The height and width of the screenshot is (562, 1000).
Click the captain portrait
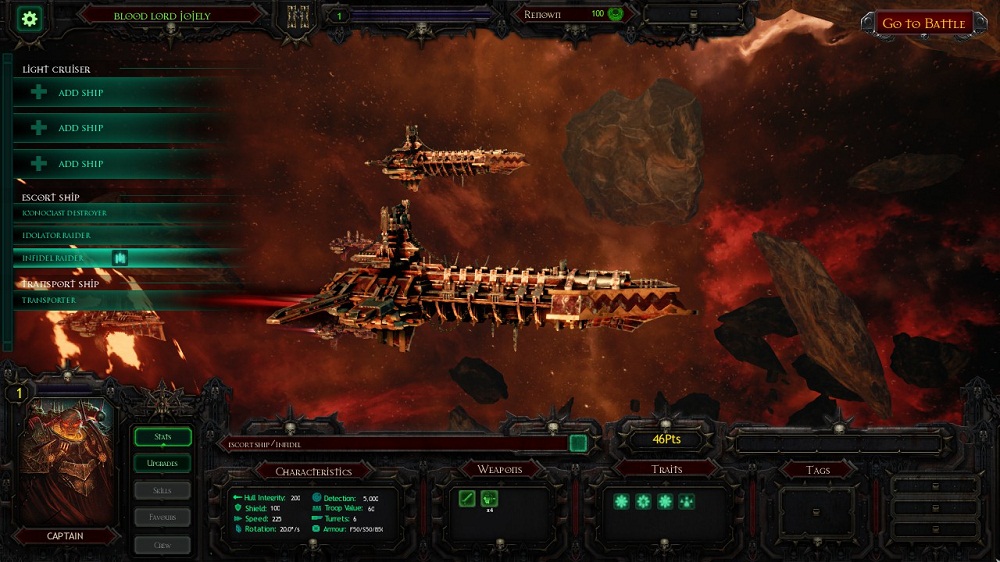67,462
